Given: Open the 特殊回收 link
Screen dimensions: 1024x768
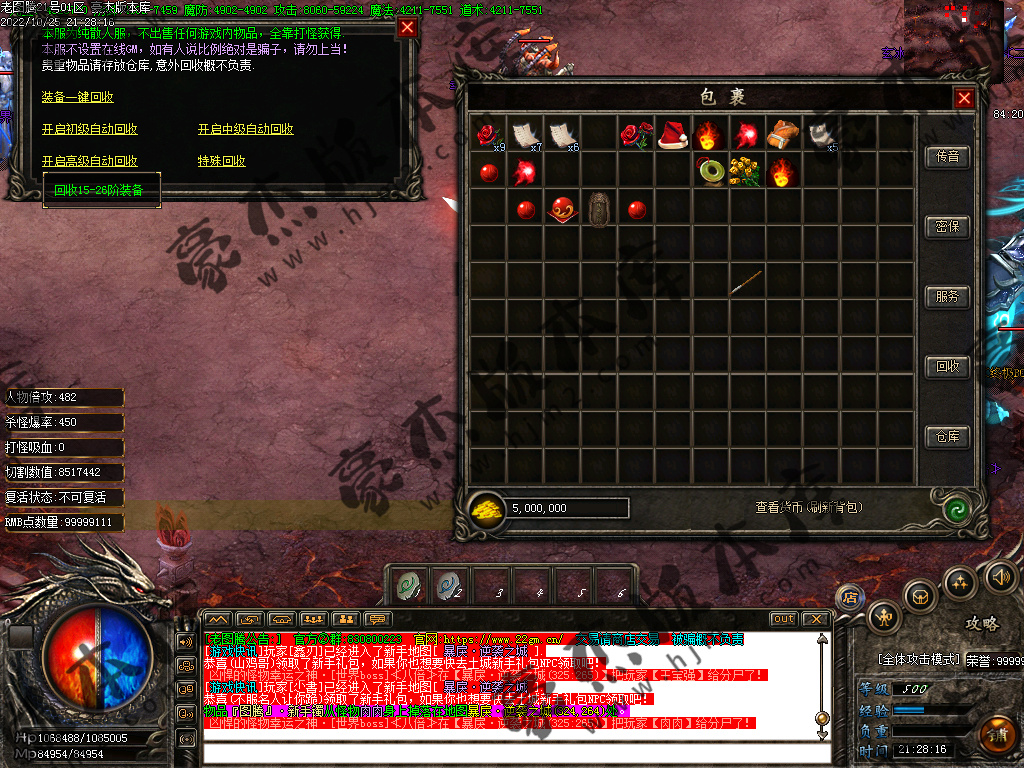Looking at the screenshot, I should click(221, 161).
